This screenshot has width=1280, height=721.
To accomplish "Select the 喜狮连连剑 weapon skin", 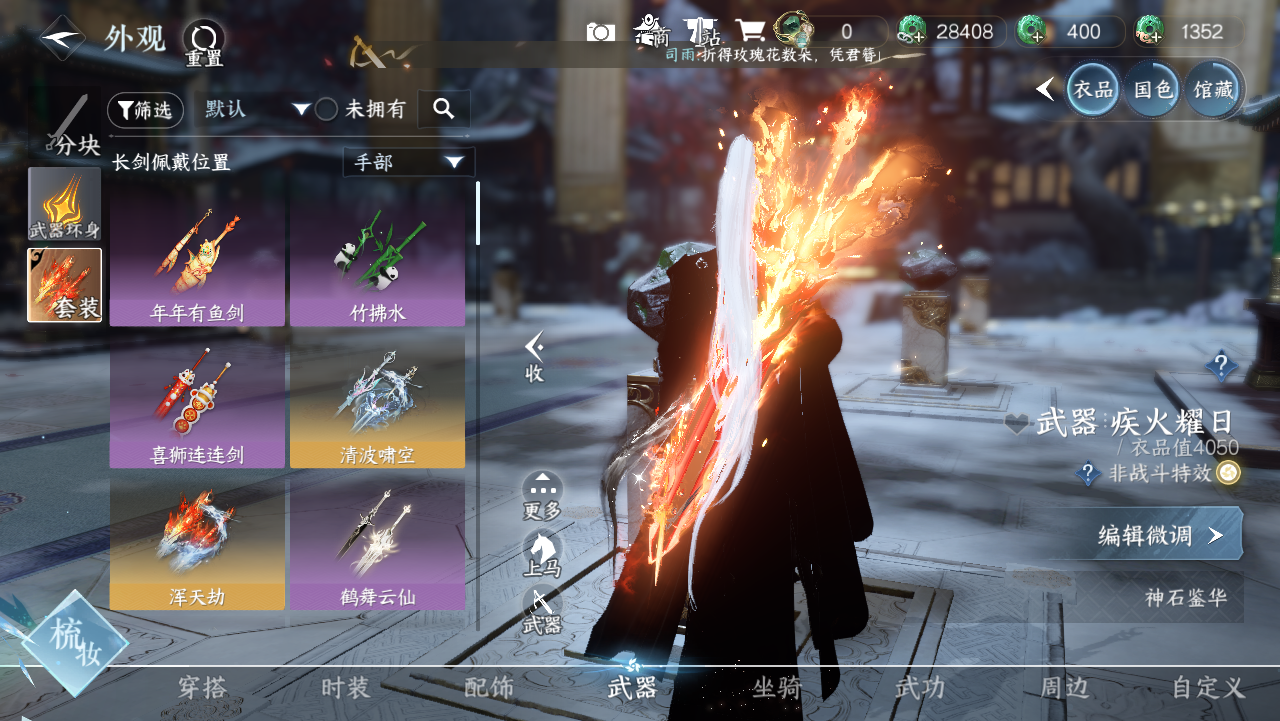I will tap(197, 402).
